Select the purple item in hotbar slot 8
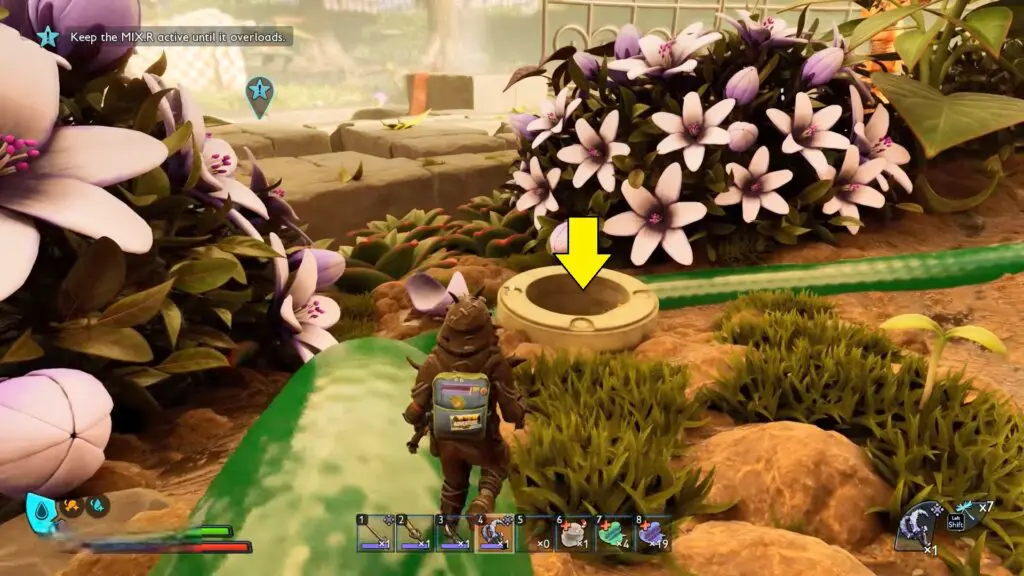 pyautogui.click(x=652, y=533)
